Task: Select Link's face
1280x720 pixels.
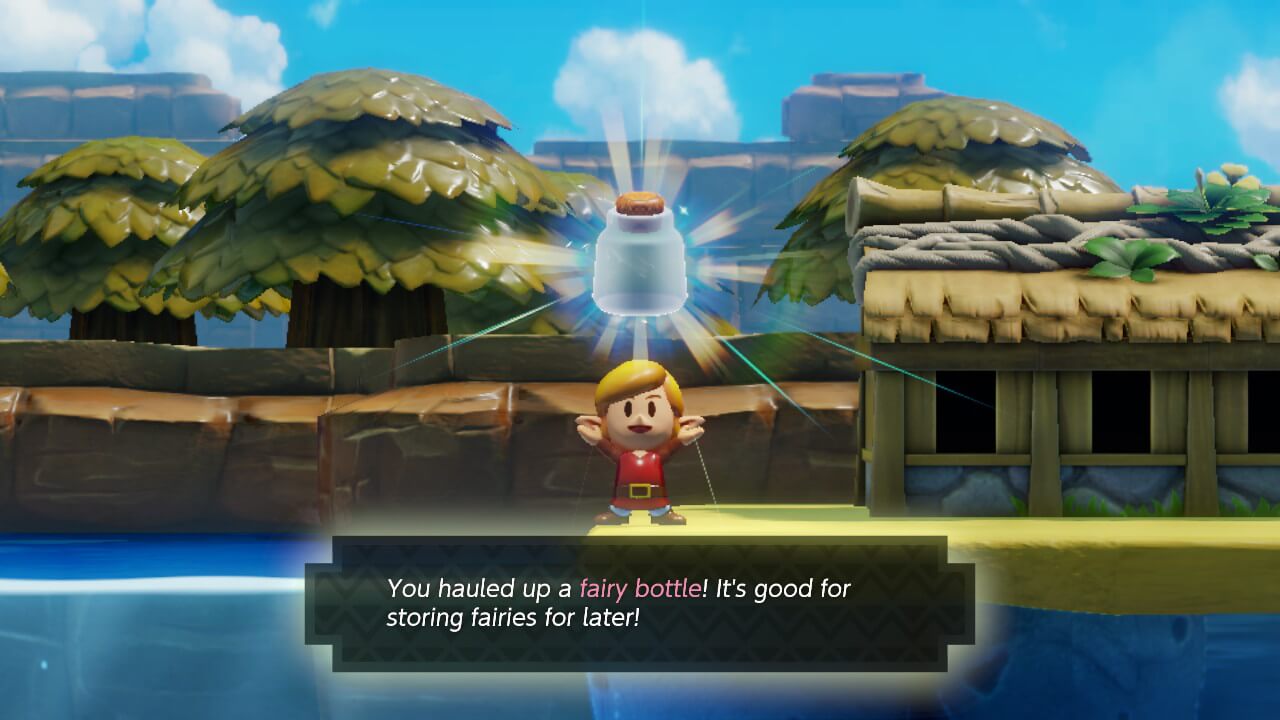Action: click(x=640, y=418)
